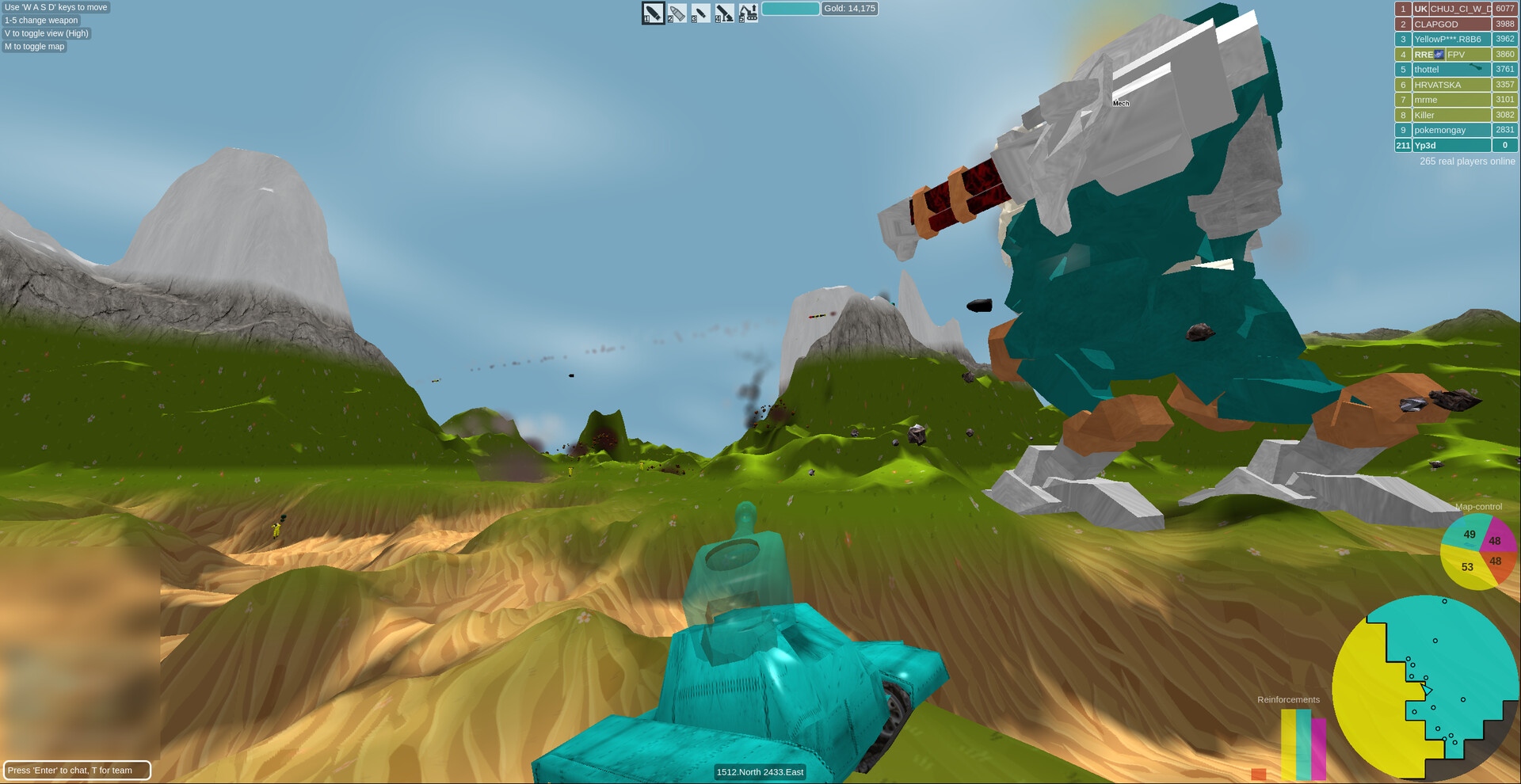Click the 265 real players online label
Image resolution: width=1521 pixels, height=784 pixels.
[1466, 161]
